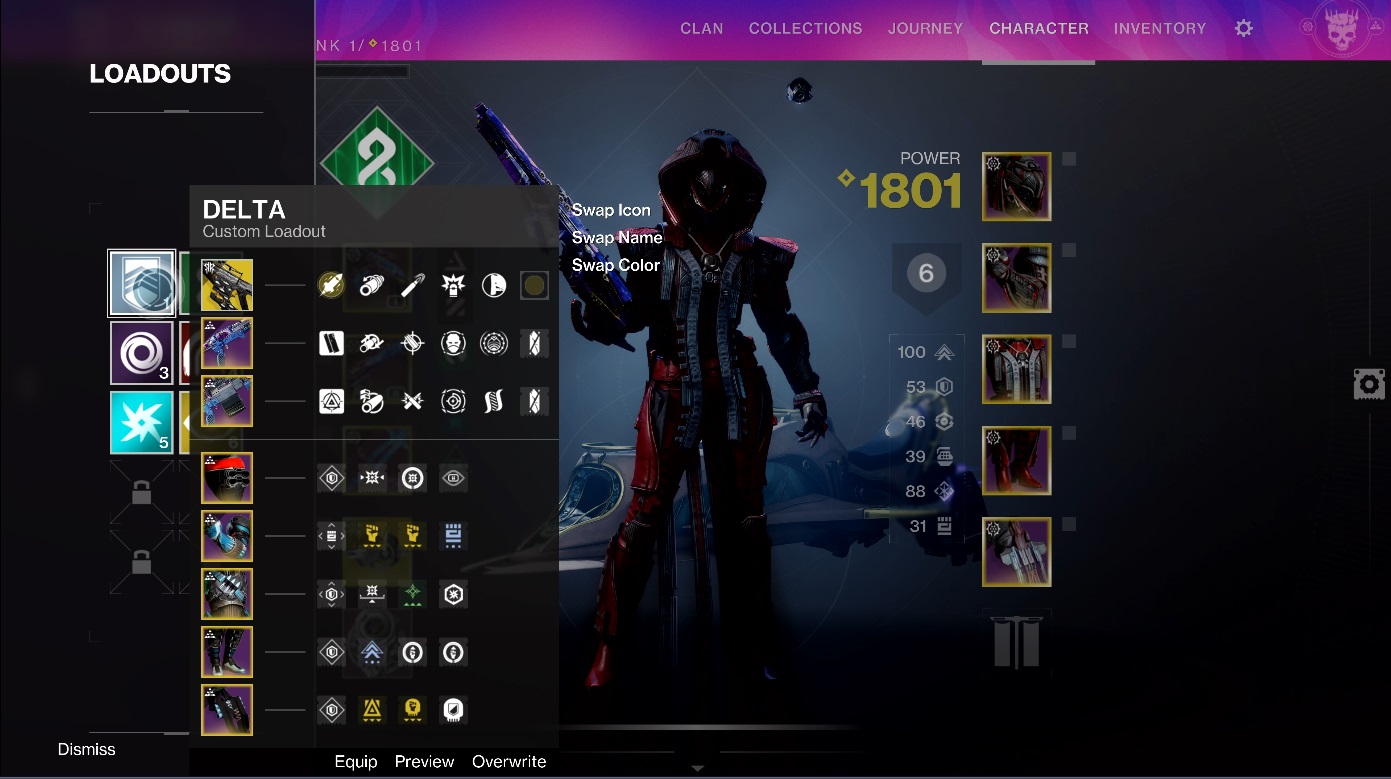
Task: Open the Inventory tab
Action: 1160,28
